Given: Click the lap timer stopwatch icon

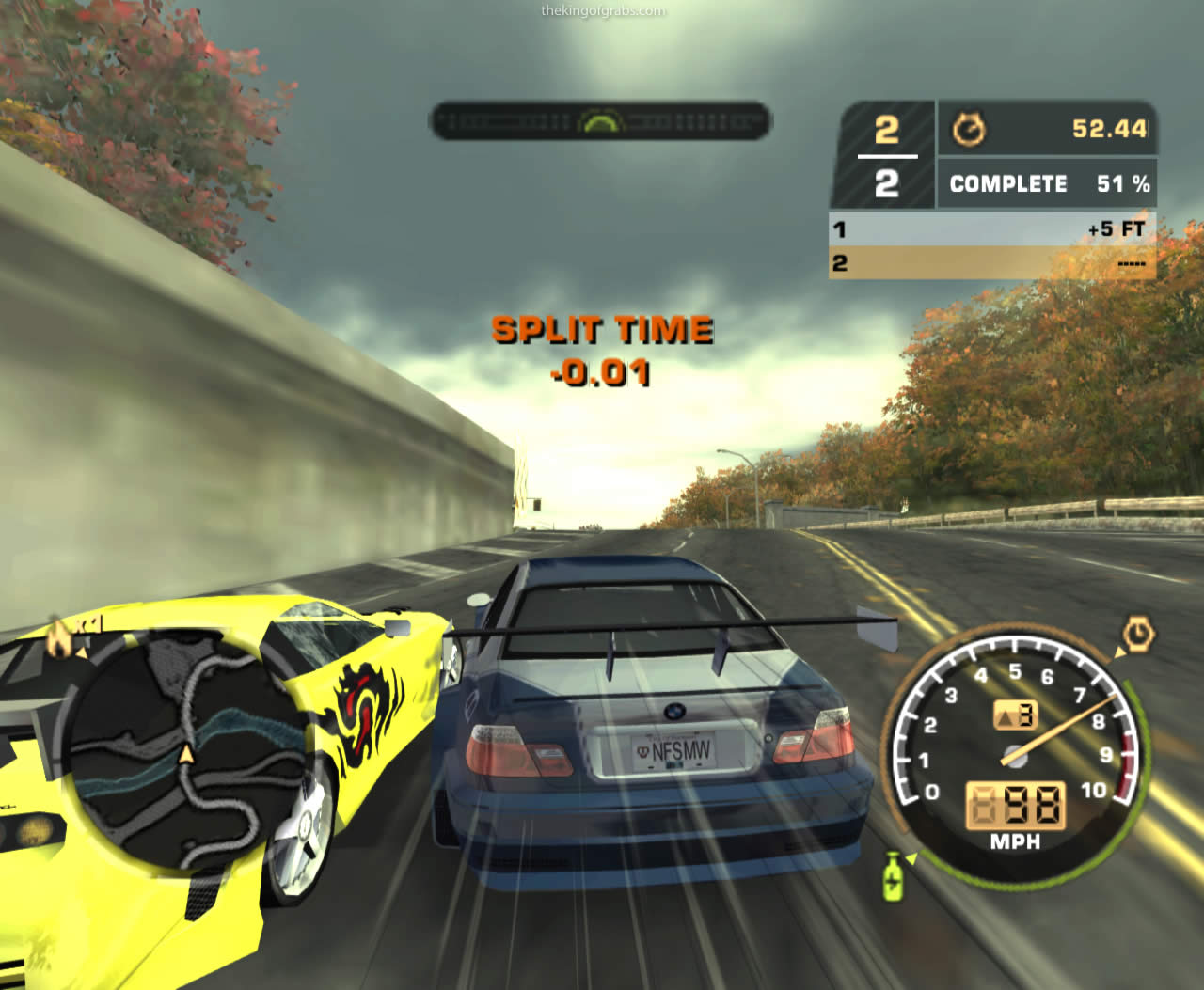Looking at the screenshot, I should (968, 129).
